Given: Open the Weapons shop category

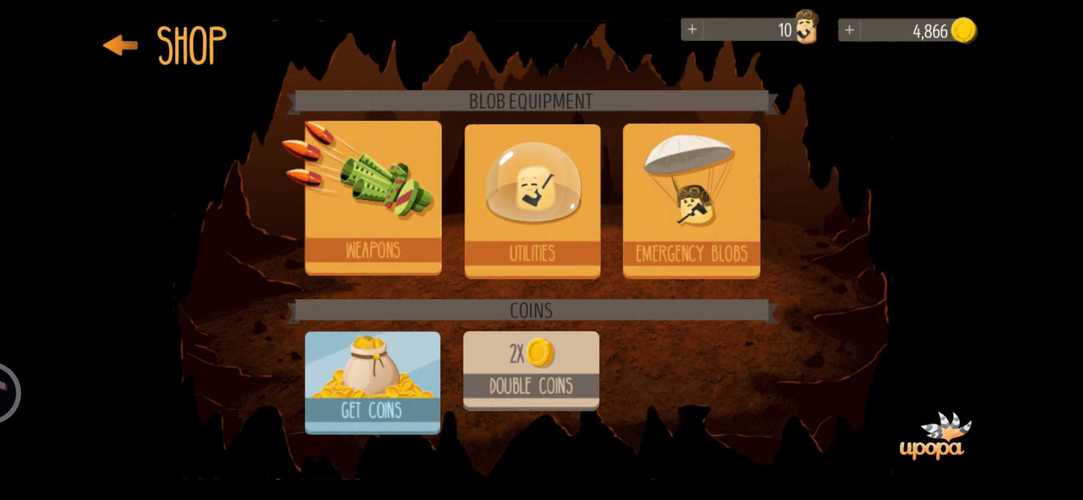Looking at the screenshot, I should [373, 198].
